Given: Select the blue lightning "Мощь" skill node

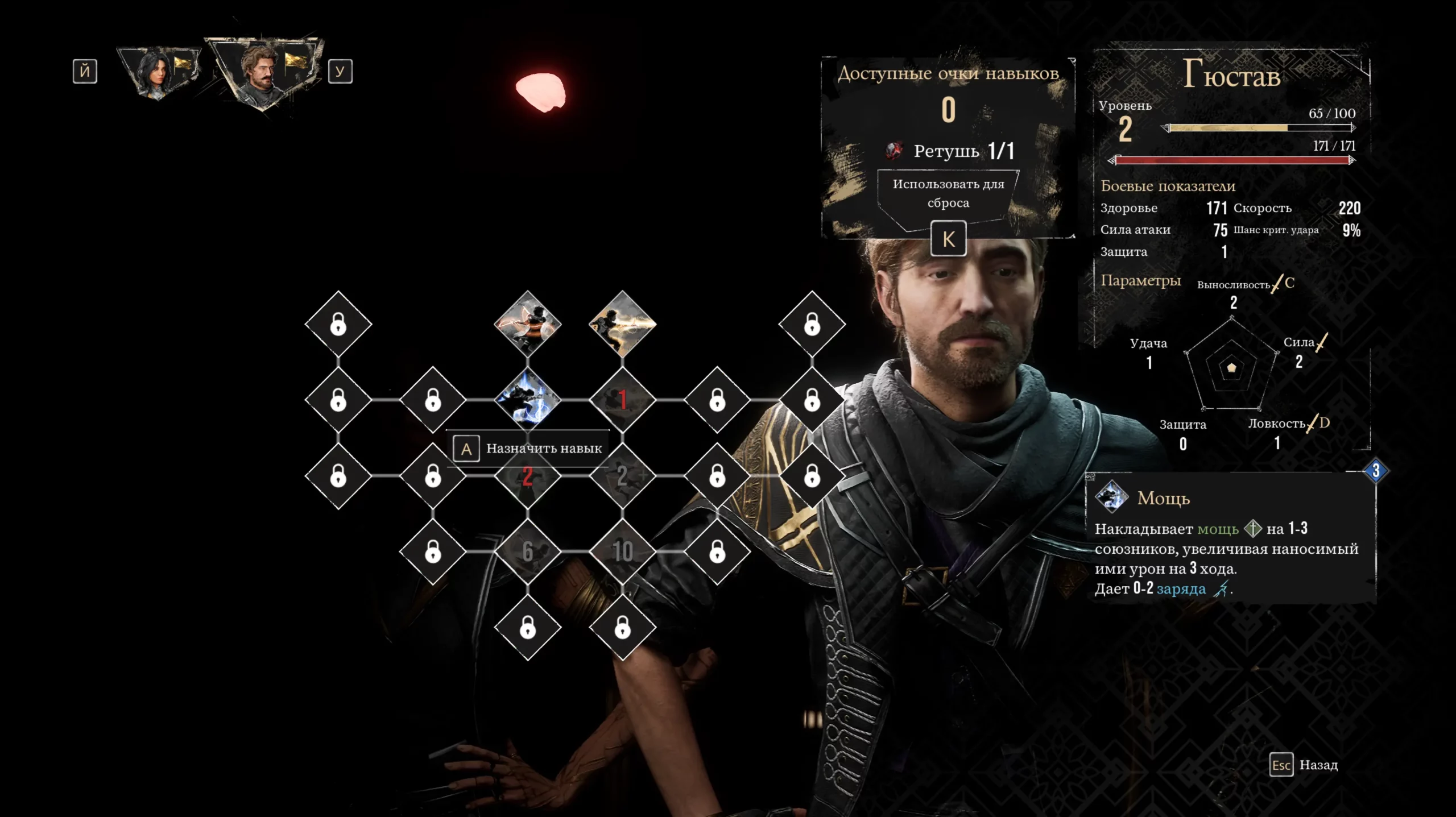Looking at the screenshot, I should 528,400.
